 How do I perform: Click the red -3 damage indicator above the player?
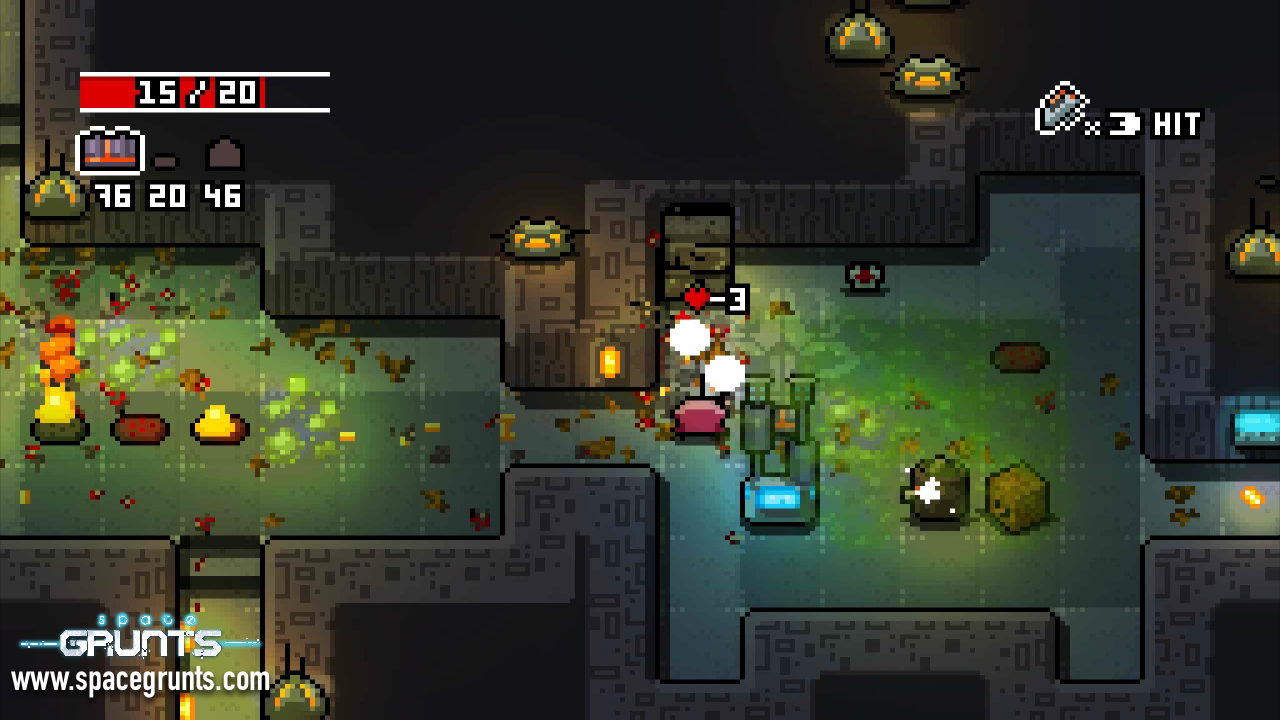(x=712, y=297)
